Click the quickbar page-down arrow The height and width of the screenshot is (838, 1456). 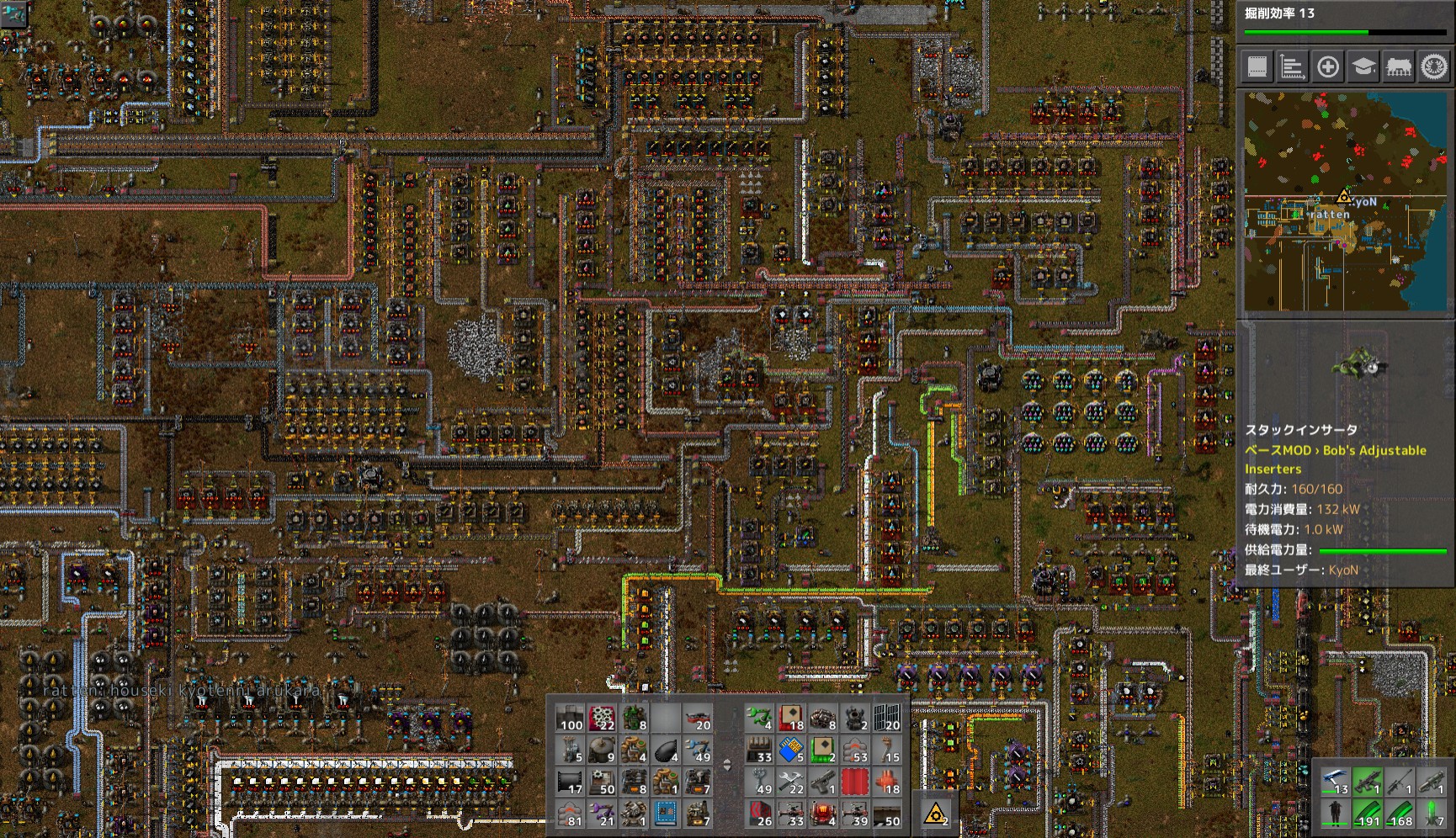pos(727,767)
